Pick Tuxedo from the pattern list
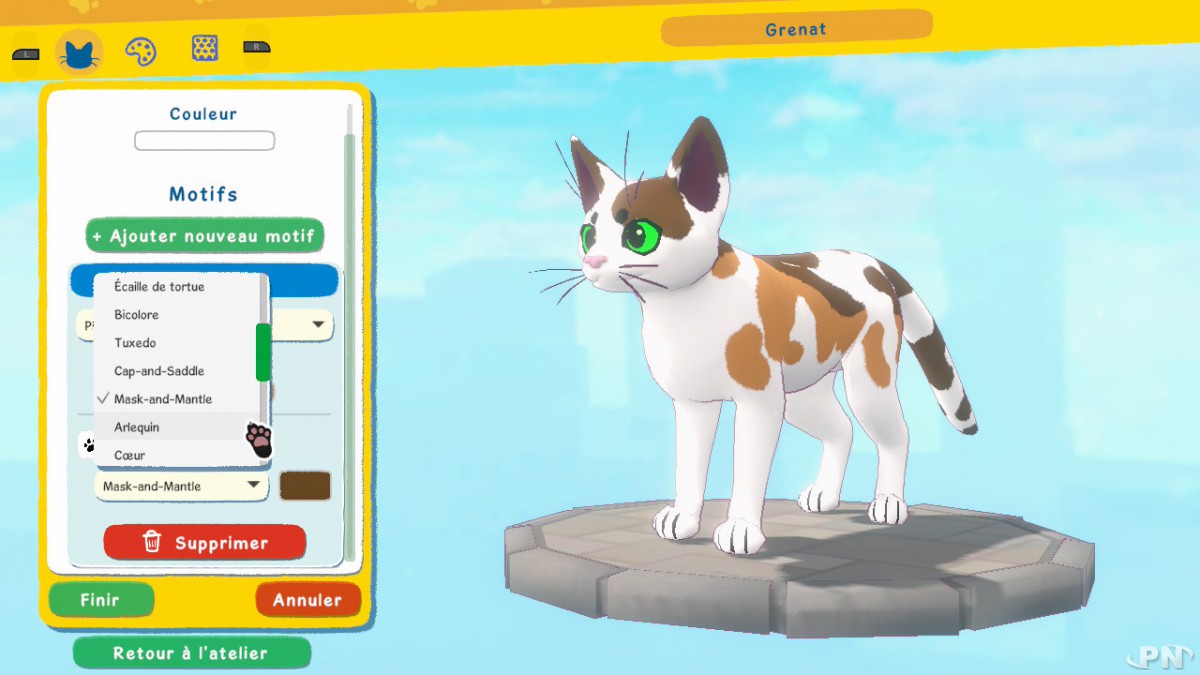Viewport: 1200px width, 675px height. point(135,343)
